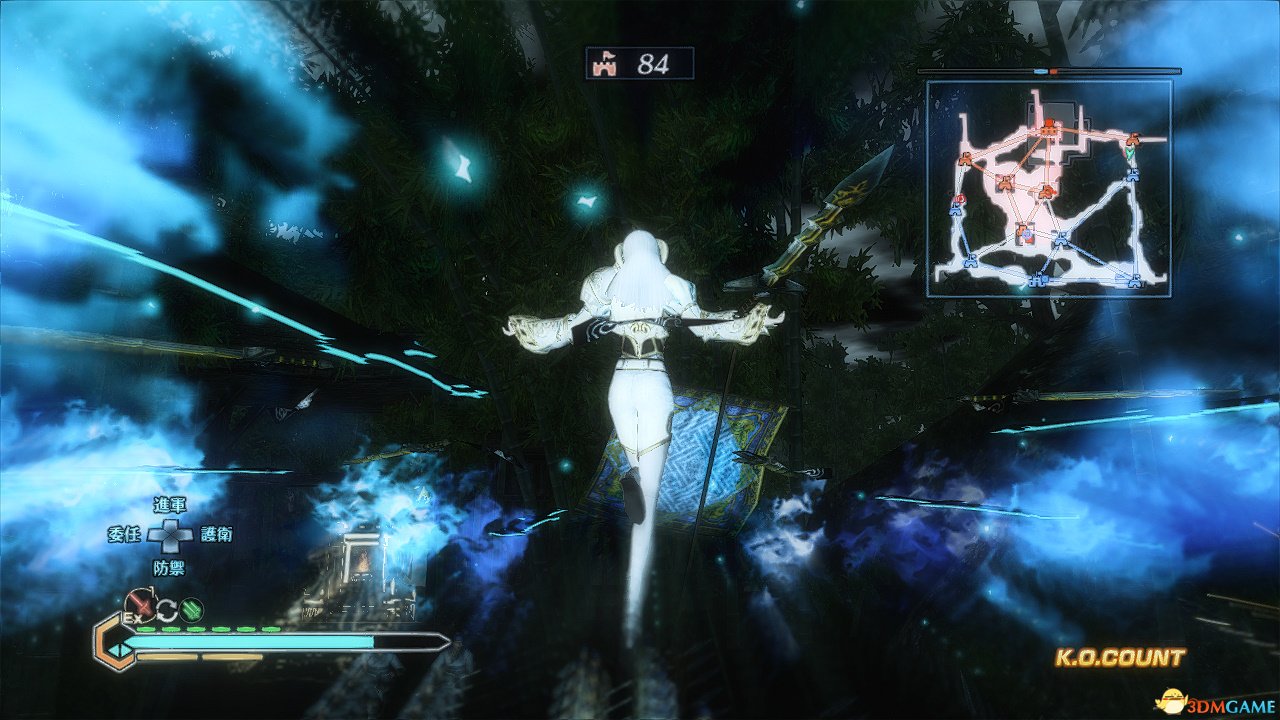Open the battlefield minimap
The height and width of the screenshot is (720, 1280).
click(x=1048, y=188)
